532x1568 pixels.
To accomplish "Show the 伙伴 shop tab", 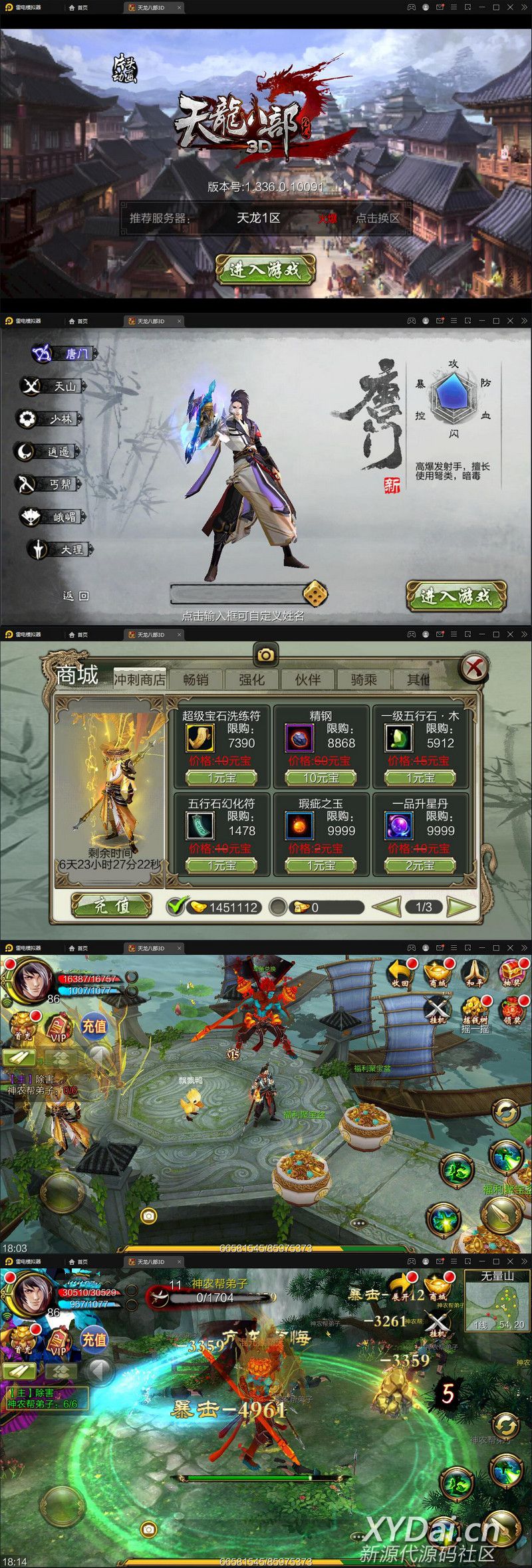I will pyautogui.click(x=307, y=679).
